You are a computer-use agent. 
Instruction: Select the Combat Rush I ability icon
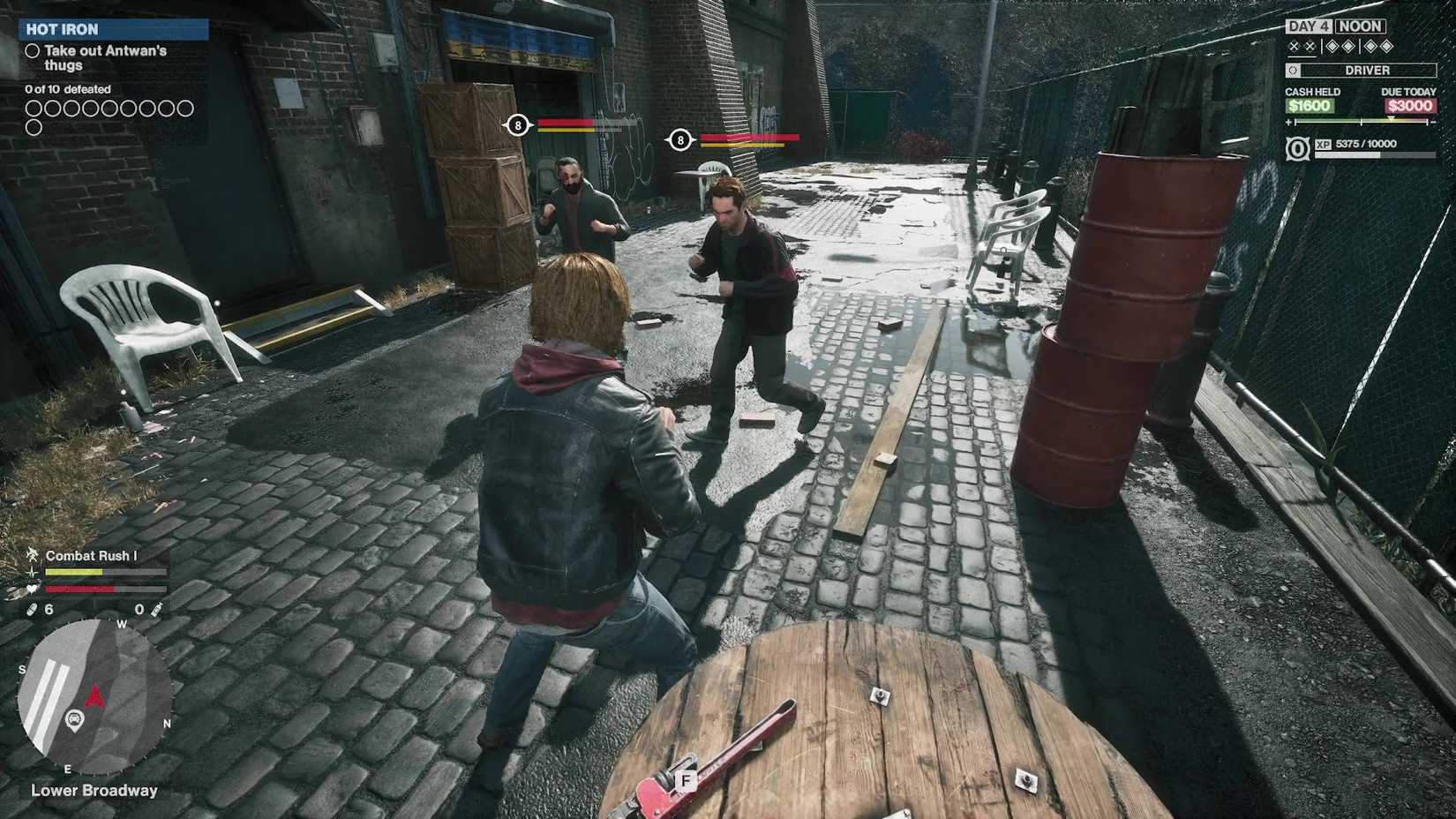click(x=33, y=556)
